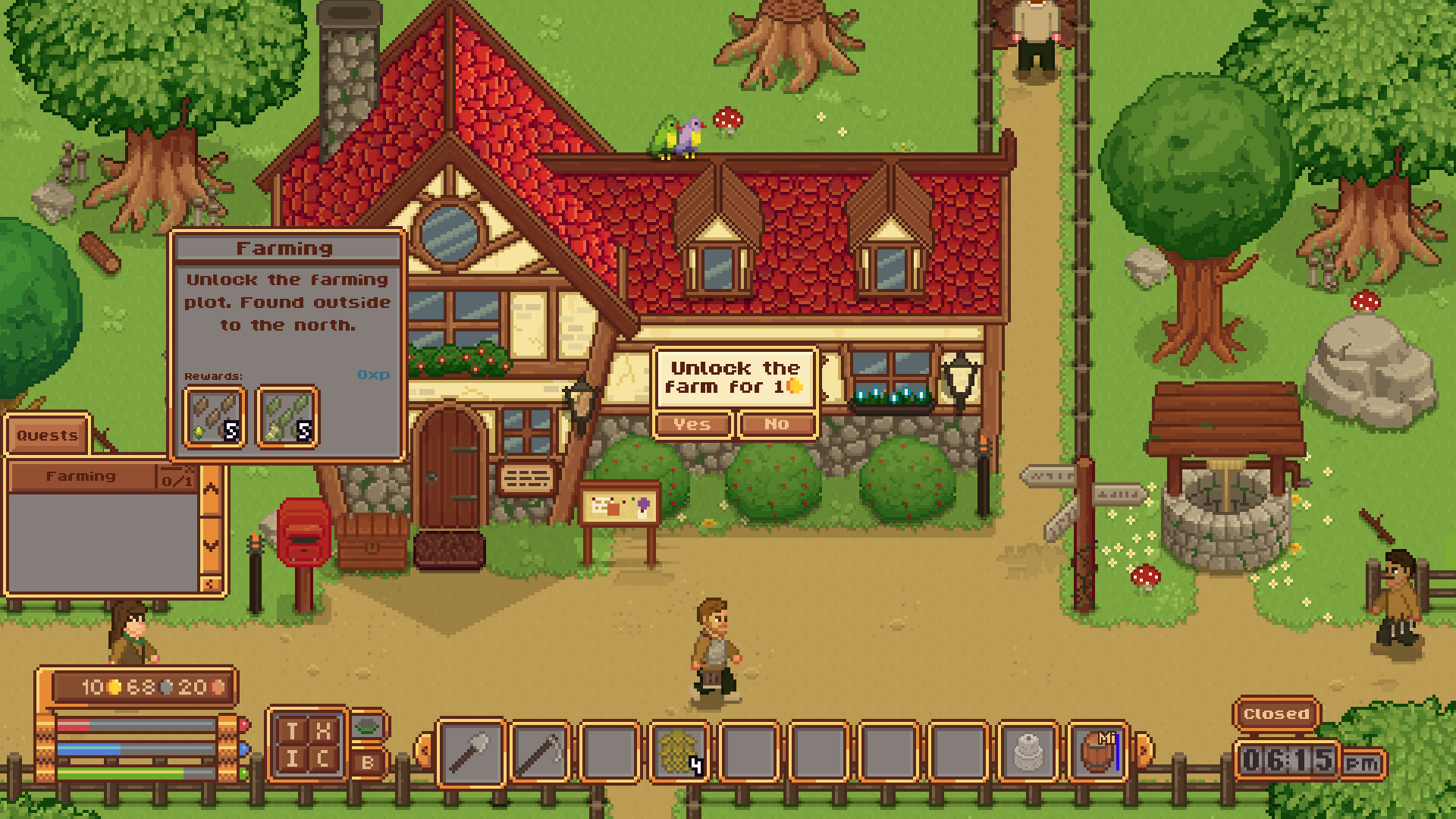Select the wooden barrel hotbar slot
This screenshot has width=1456, height=819.
coord(1097,752)
